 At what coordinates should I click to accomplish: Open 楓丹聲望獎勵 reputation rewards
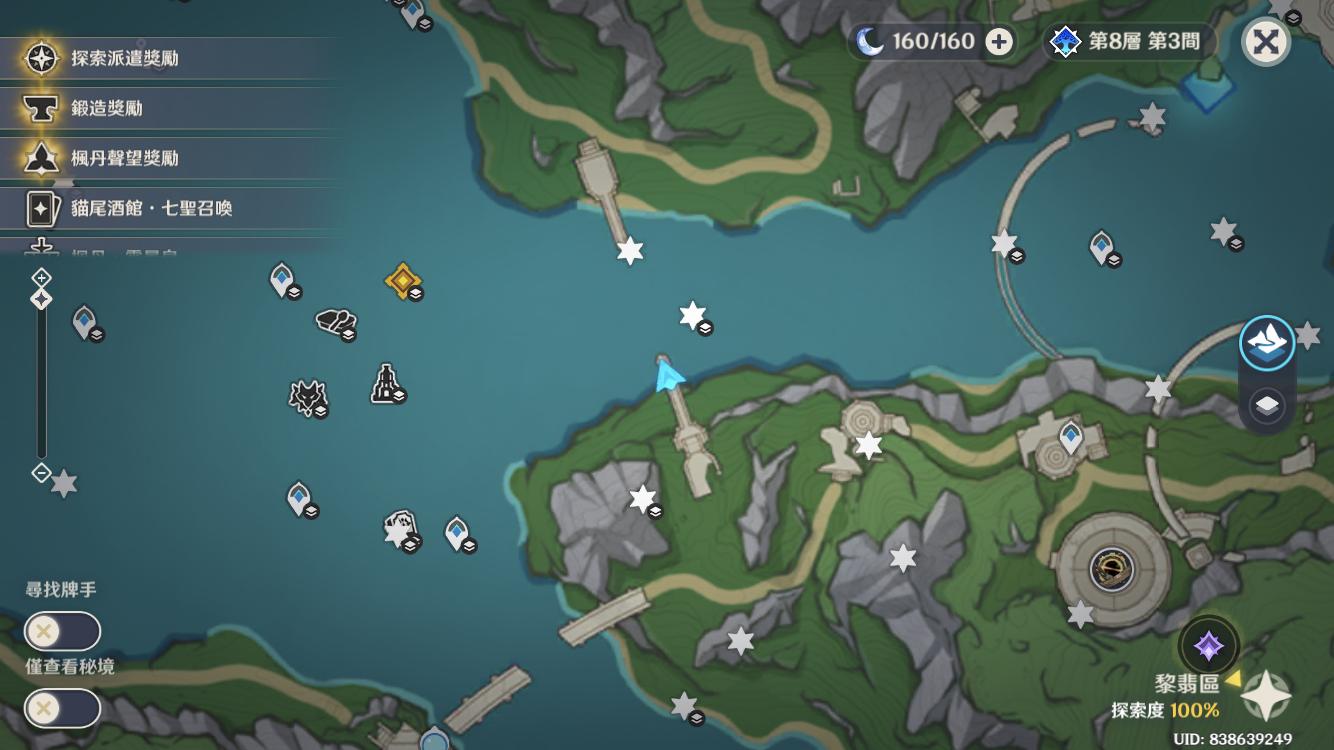[x=124, y=158]
